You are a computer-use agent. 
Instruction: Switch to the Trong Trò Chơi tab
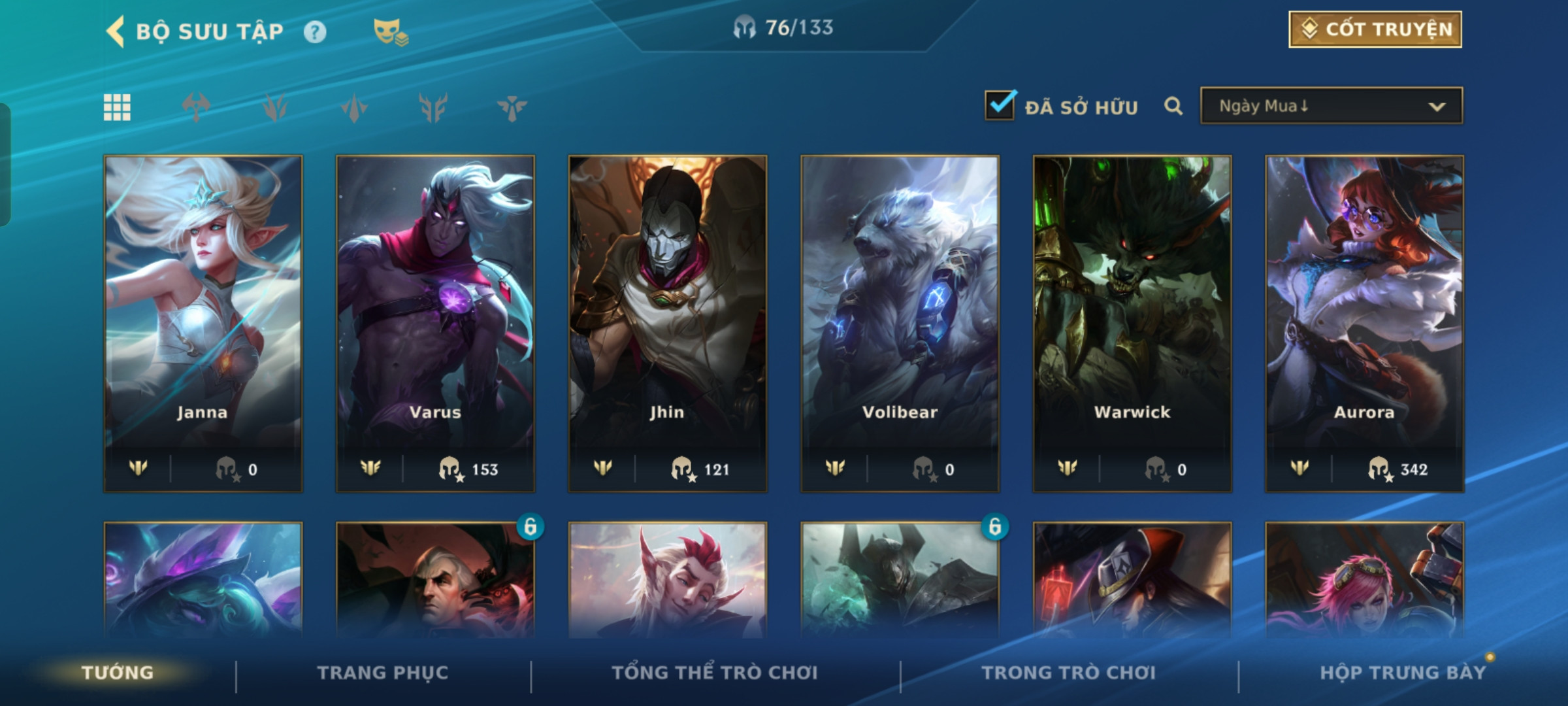[x=1068, y=673]
